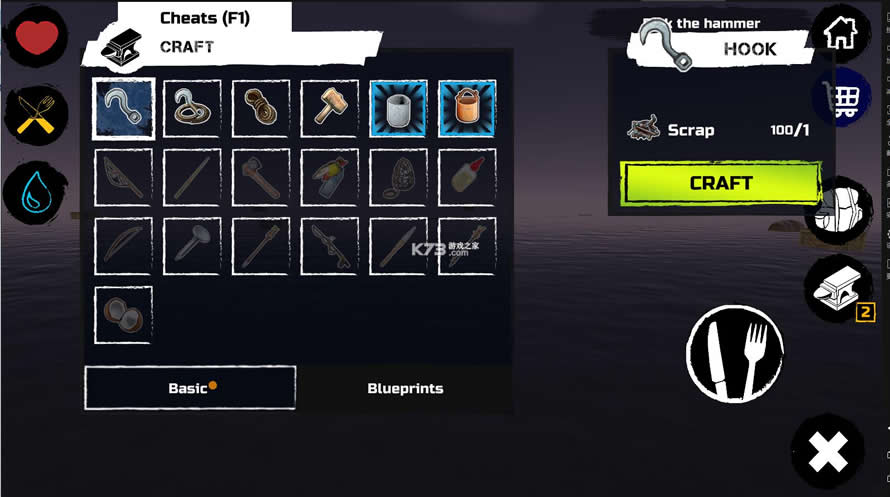
Task: Choose the wooden bow recipe
Action: (124, 246)
